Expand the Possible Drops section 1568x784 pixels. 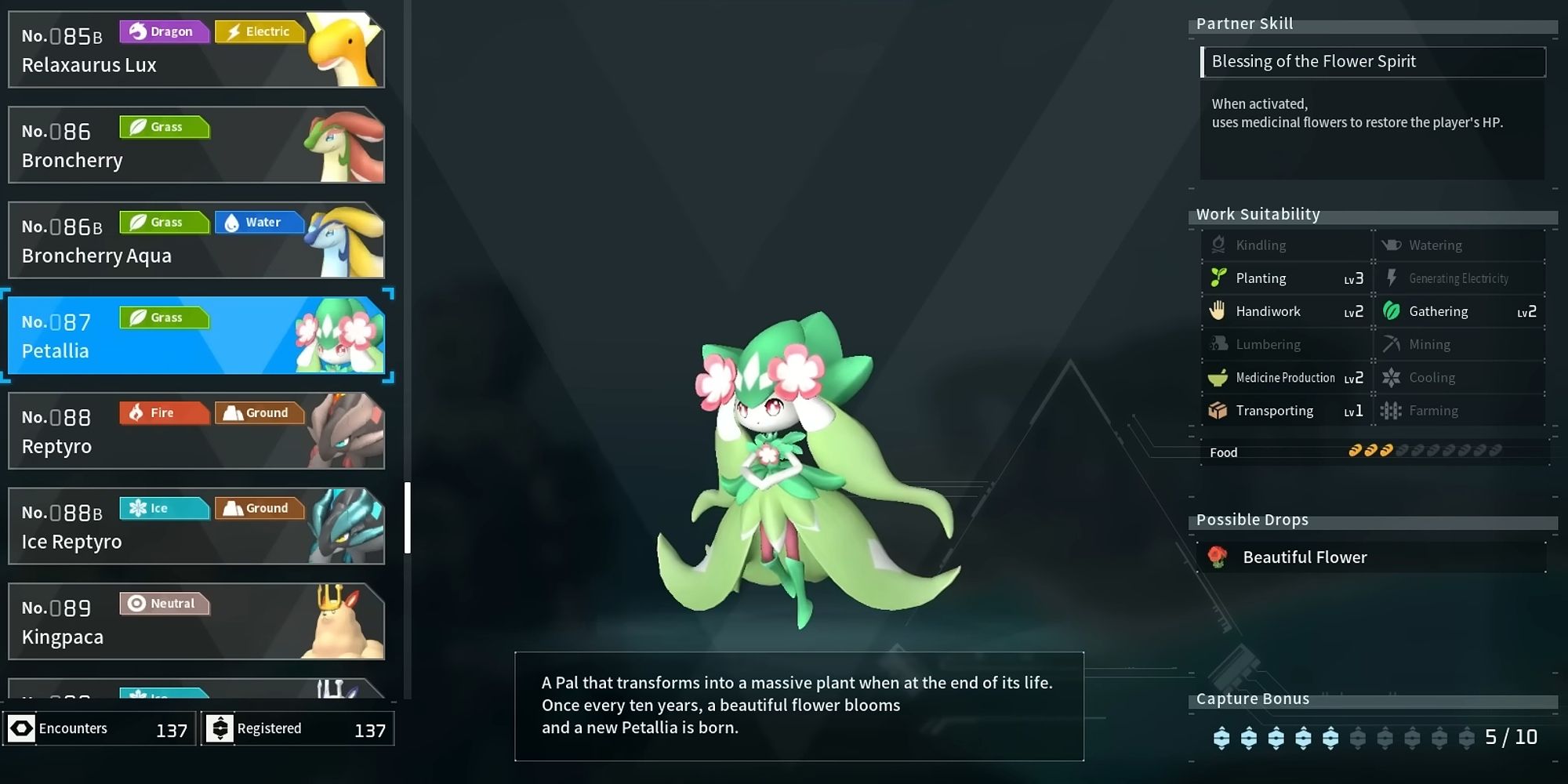(1252, 519)
